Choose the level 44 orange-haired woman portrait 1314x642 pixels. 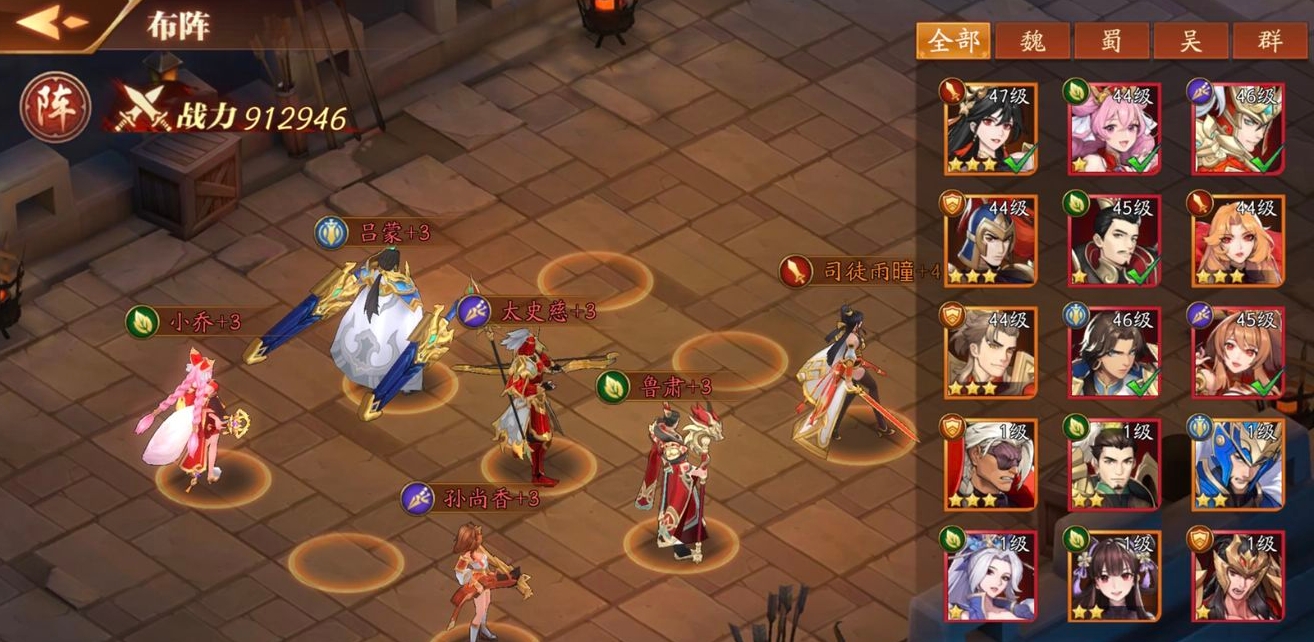[1238, 241]
